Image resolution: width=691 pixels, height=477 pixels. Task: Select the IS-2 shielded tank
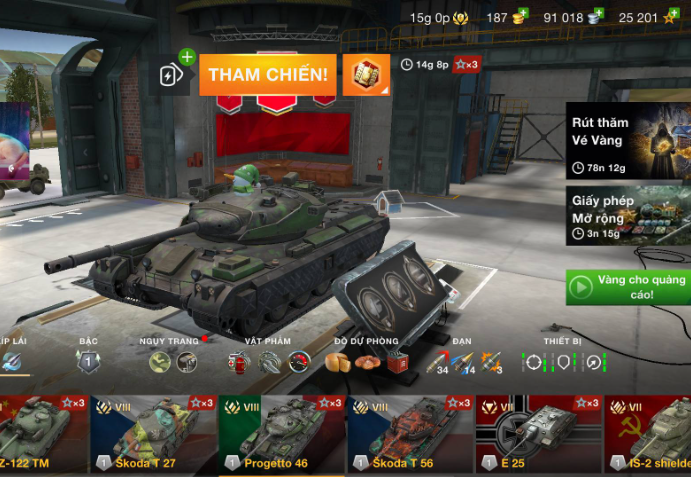pos(650,435)
